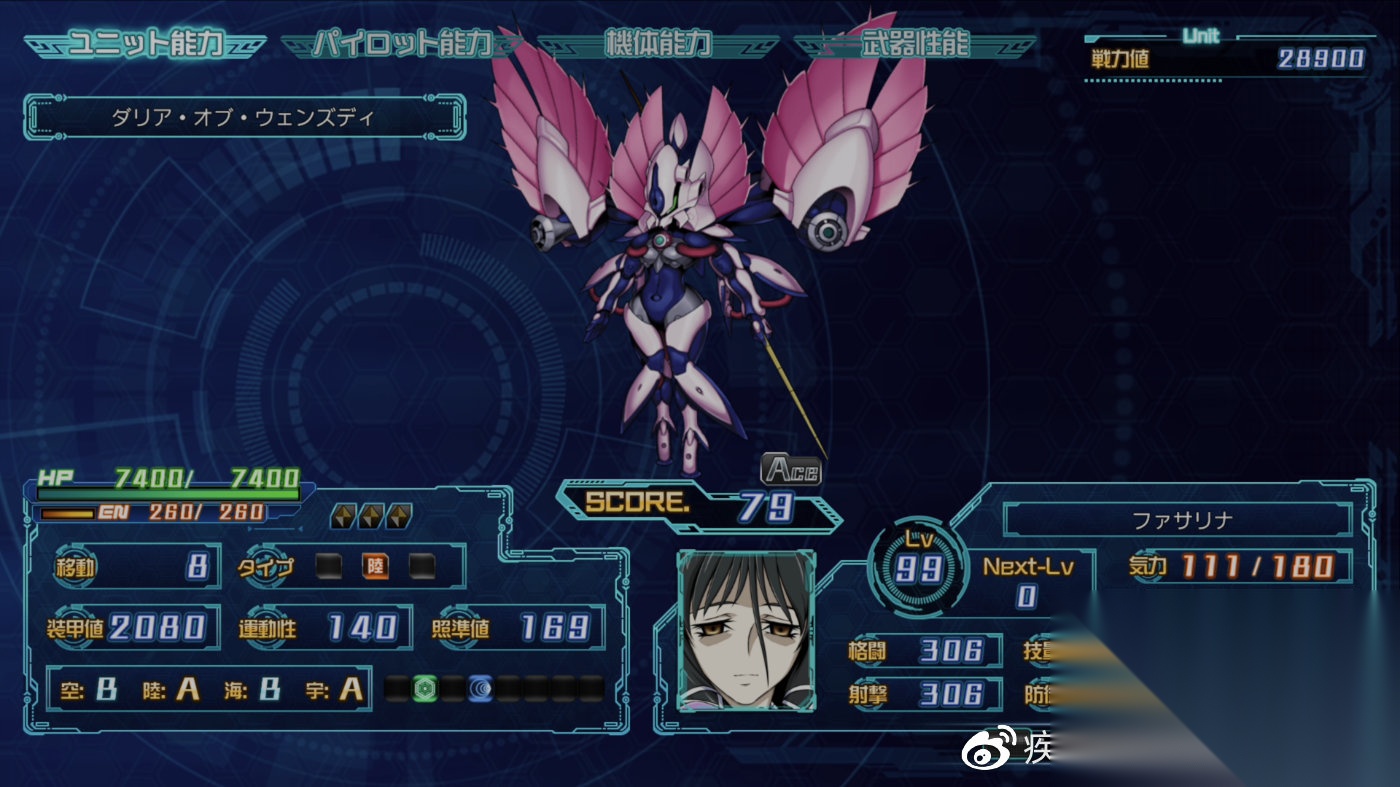Viewport: 1400px width, 787px height.
Task: Click the pilot portrait thumbnail
Action: [x=746, y=630]
